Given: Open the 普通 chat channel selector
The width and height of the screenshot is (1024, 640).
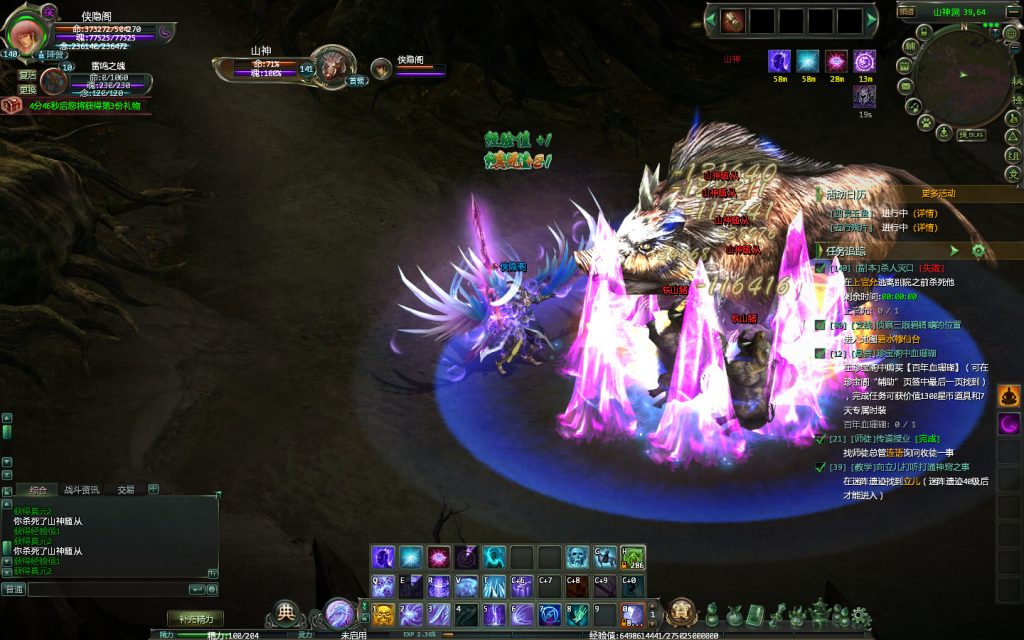Looking at the screenshot, I should click(x=14, y=590).
